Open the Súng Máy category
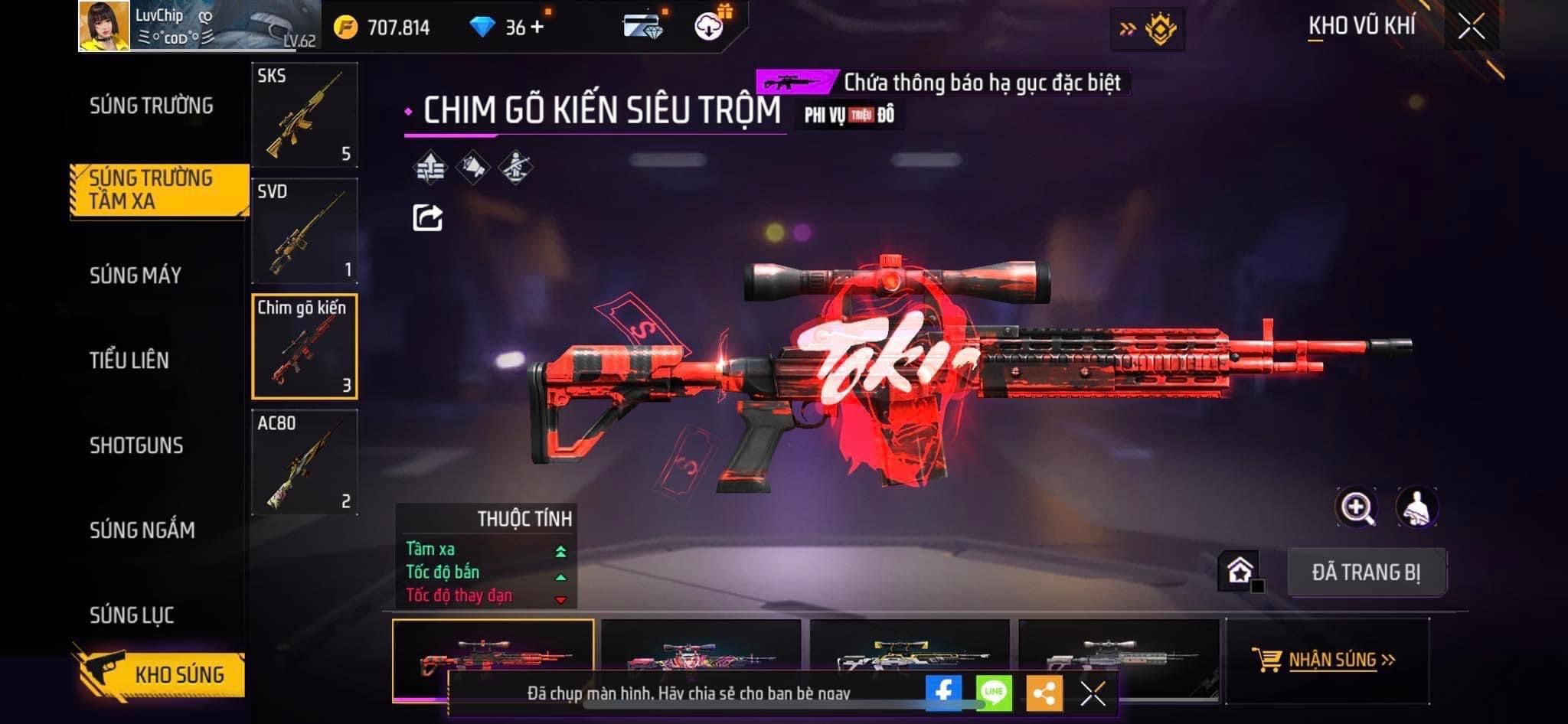Viewport: 1568px width, 724px height. 136,276
